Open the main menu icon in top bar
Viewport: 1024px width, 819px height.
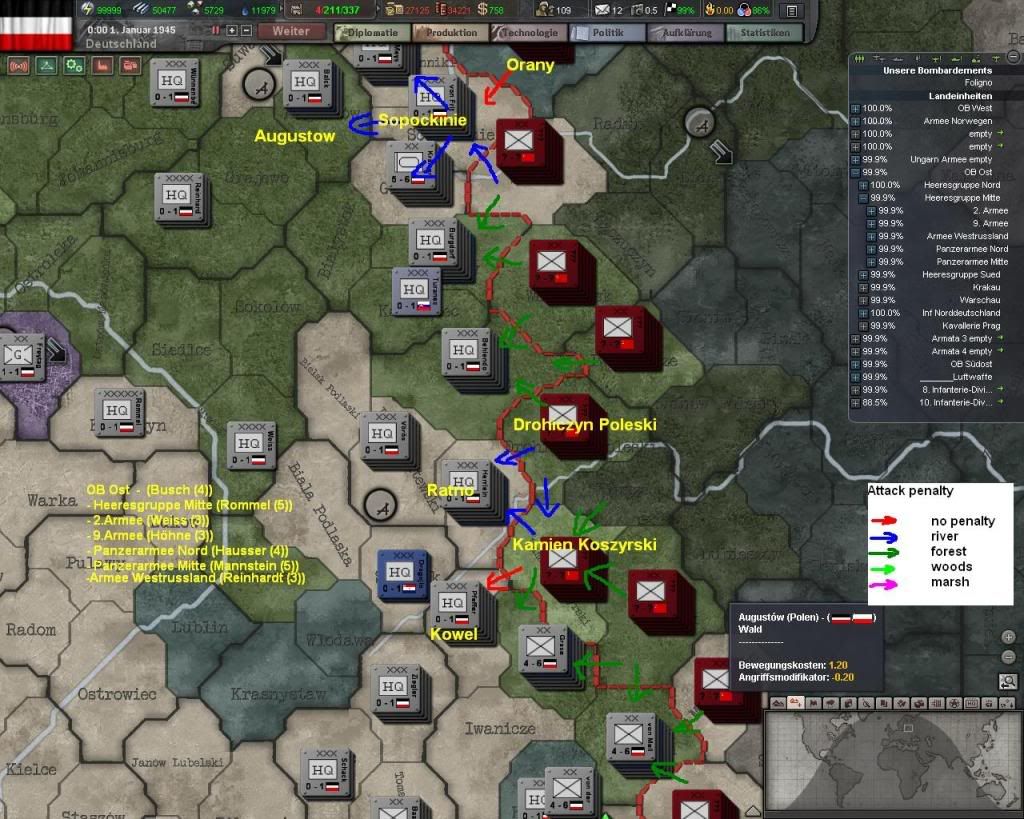[x=791, y=11]
